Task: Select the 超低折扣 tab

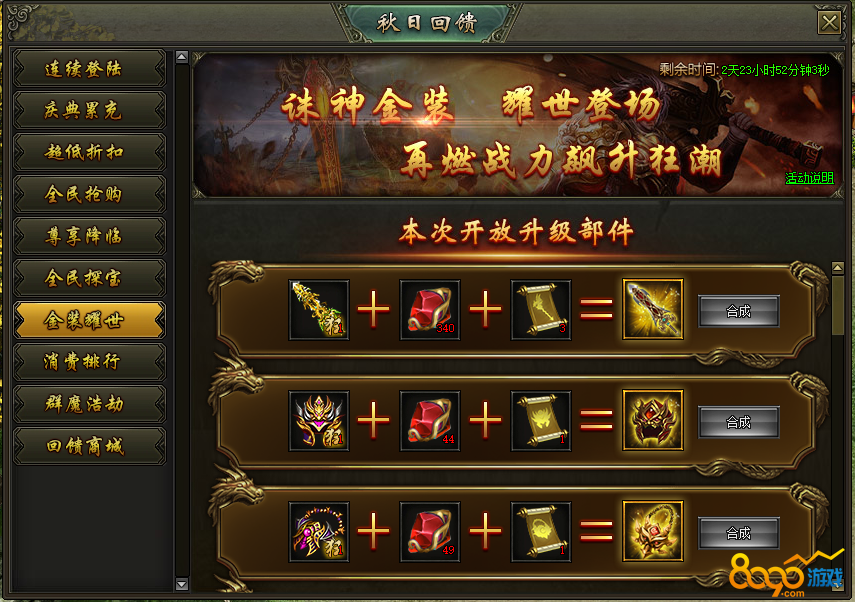Action: click(89, 153)
